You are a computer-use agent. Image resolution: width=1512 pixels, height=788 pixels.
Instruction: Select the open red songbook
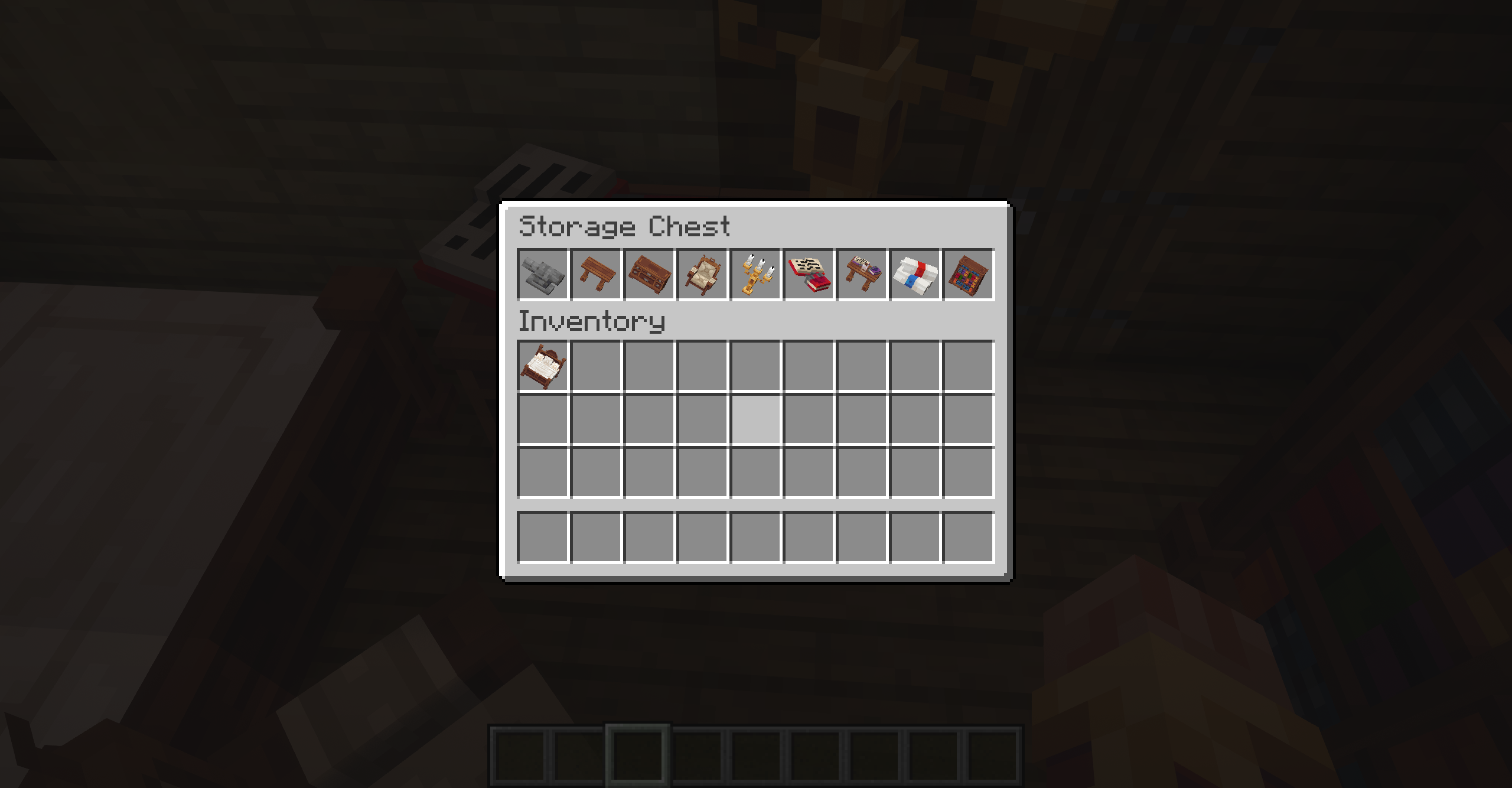tap(809, 275)
